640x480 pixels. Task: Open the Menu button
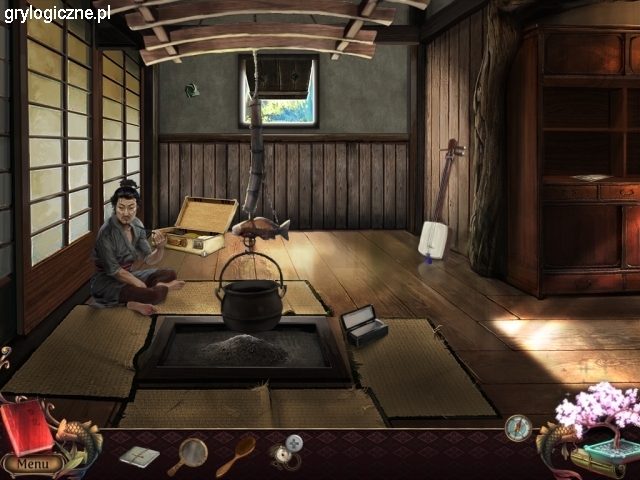tap(31, 464)
